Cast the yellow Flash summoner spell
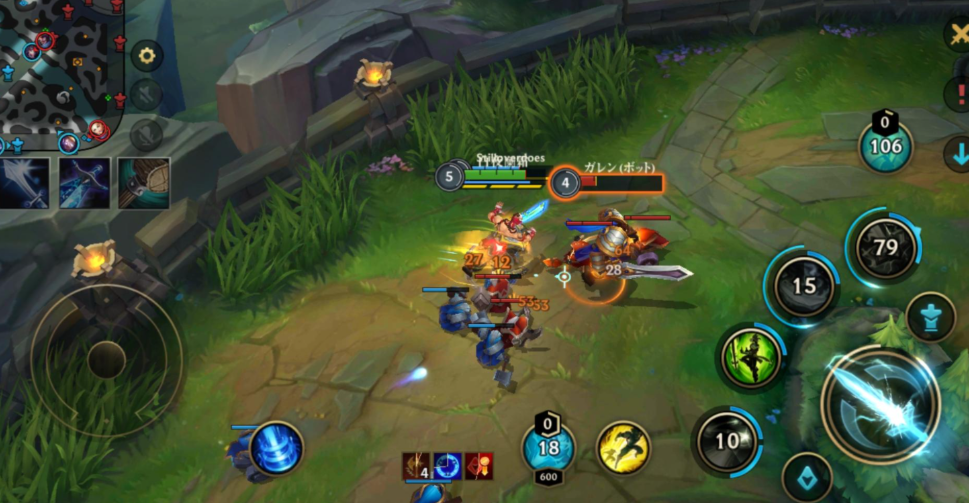Screen dimensions: 969x503 point(623,447)
